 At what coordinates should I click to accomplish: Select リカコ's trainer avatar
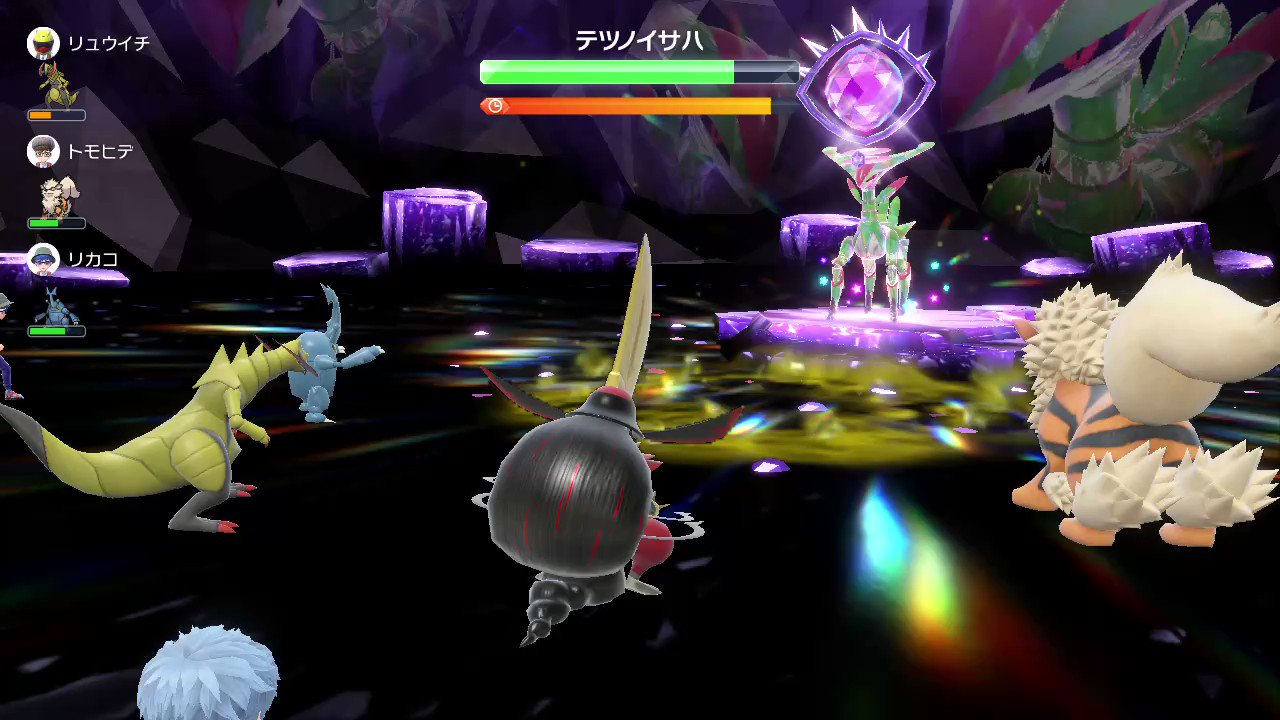[x=43, y=260]
